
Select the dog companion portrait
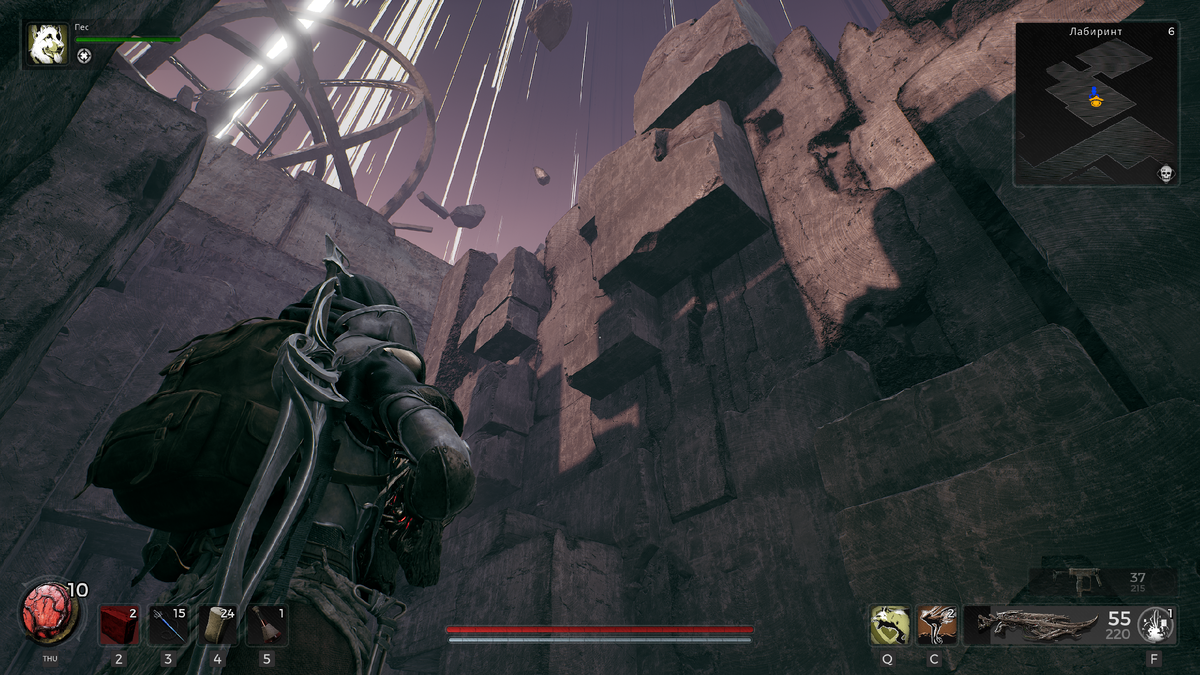coord(48,44)
